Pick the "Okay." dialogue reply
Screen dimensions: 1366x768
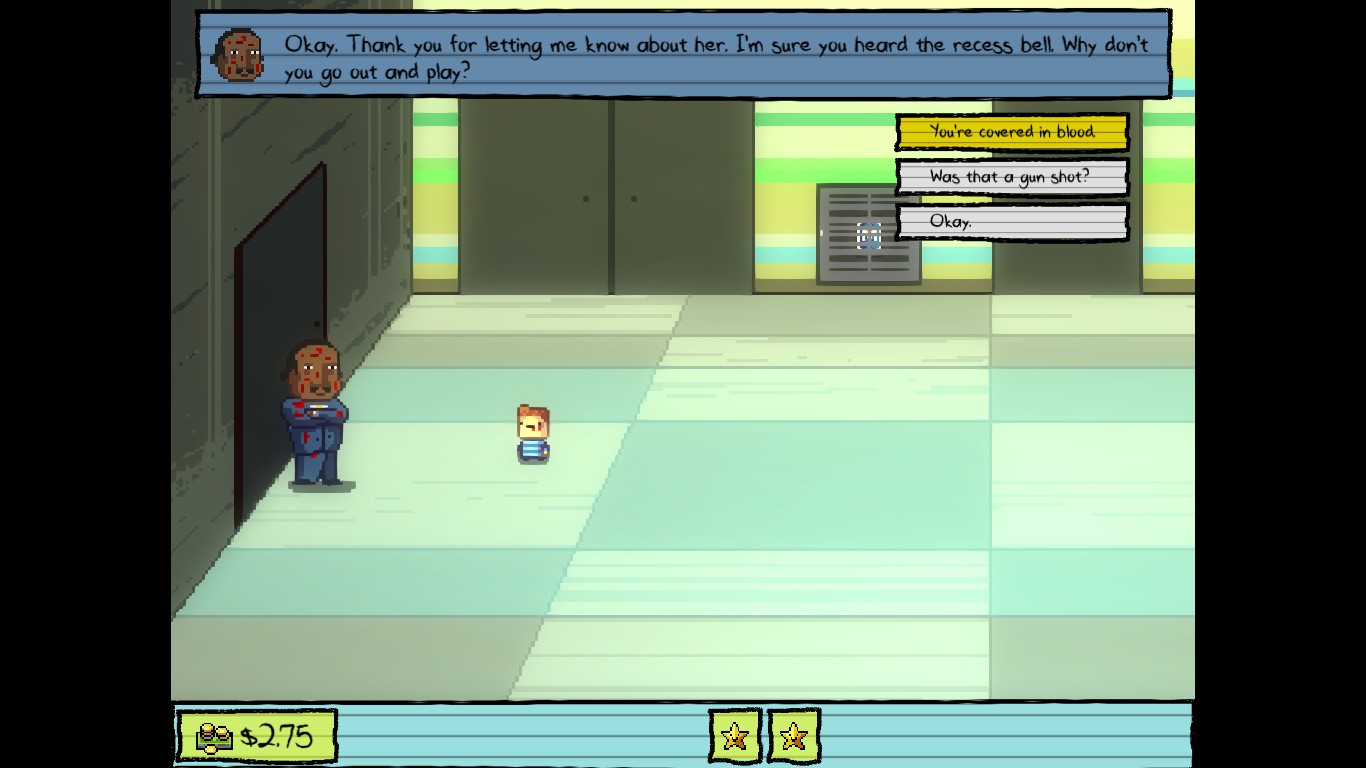click(1012, 222)
